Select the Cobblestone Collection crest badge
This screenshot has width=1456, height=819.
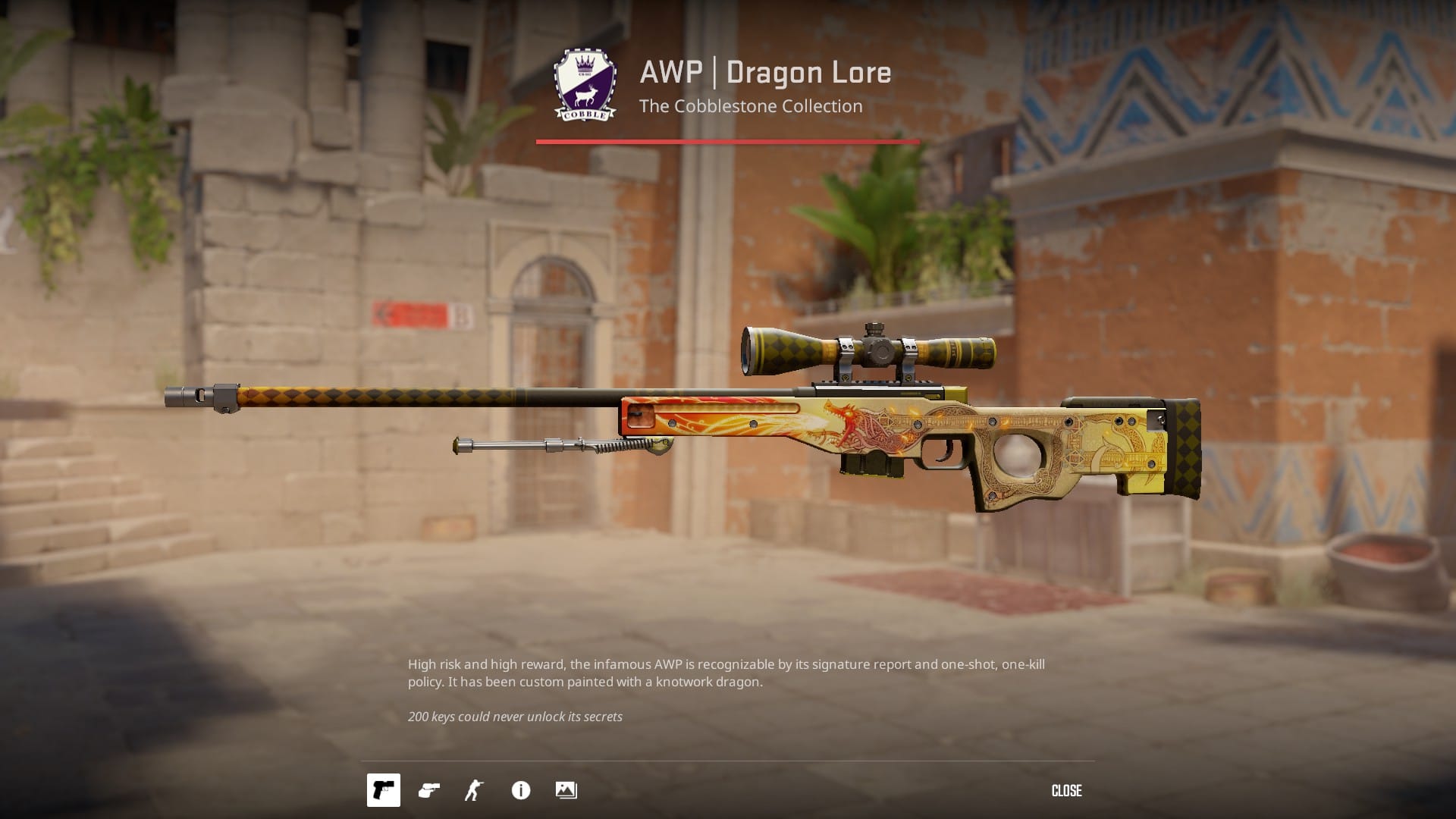pos(584,83)
